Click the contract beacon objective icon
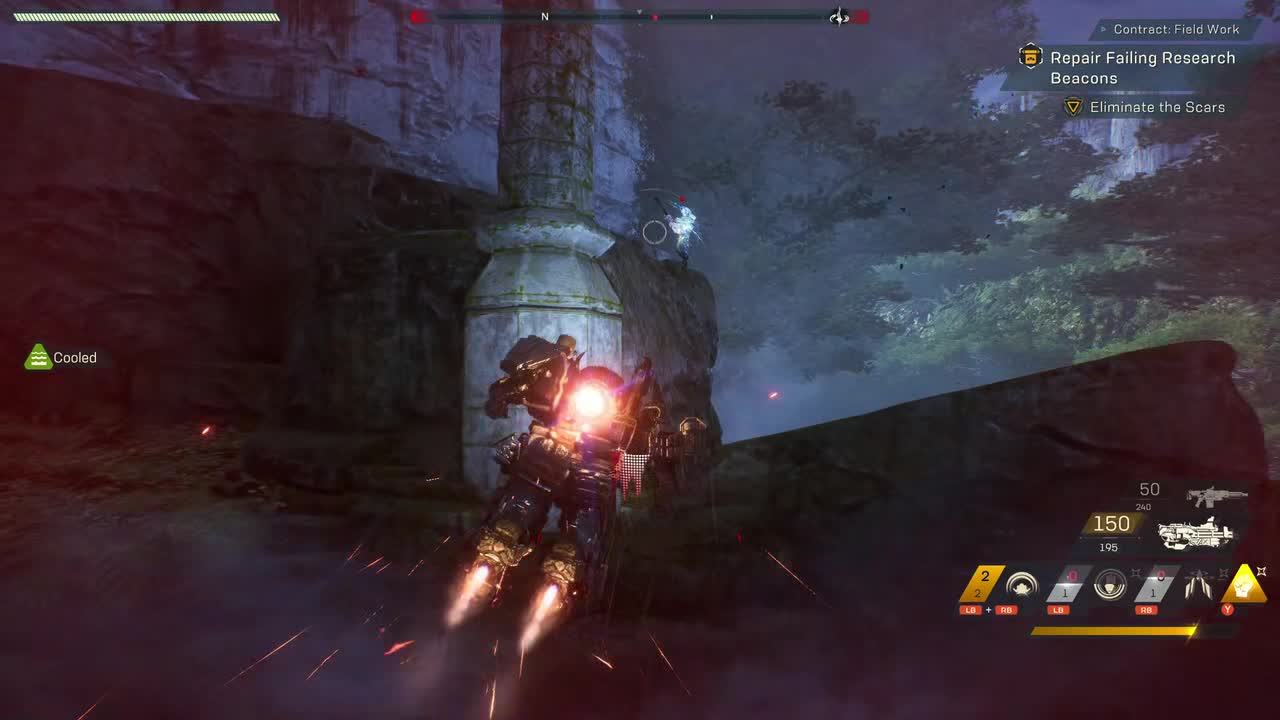Image resolution: width=1280 pixels, height=720 pixels. coord(1029,58)
